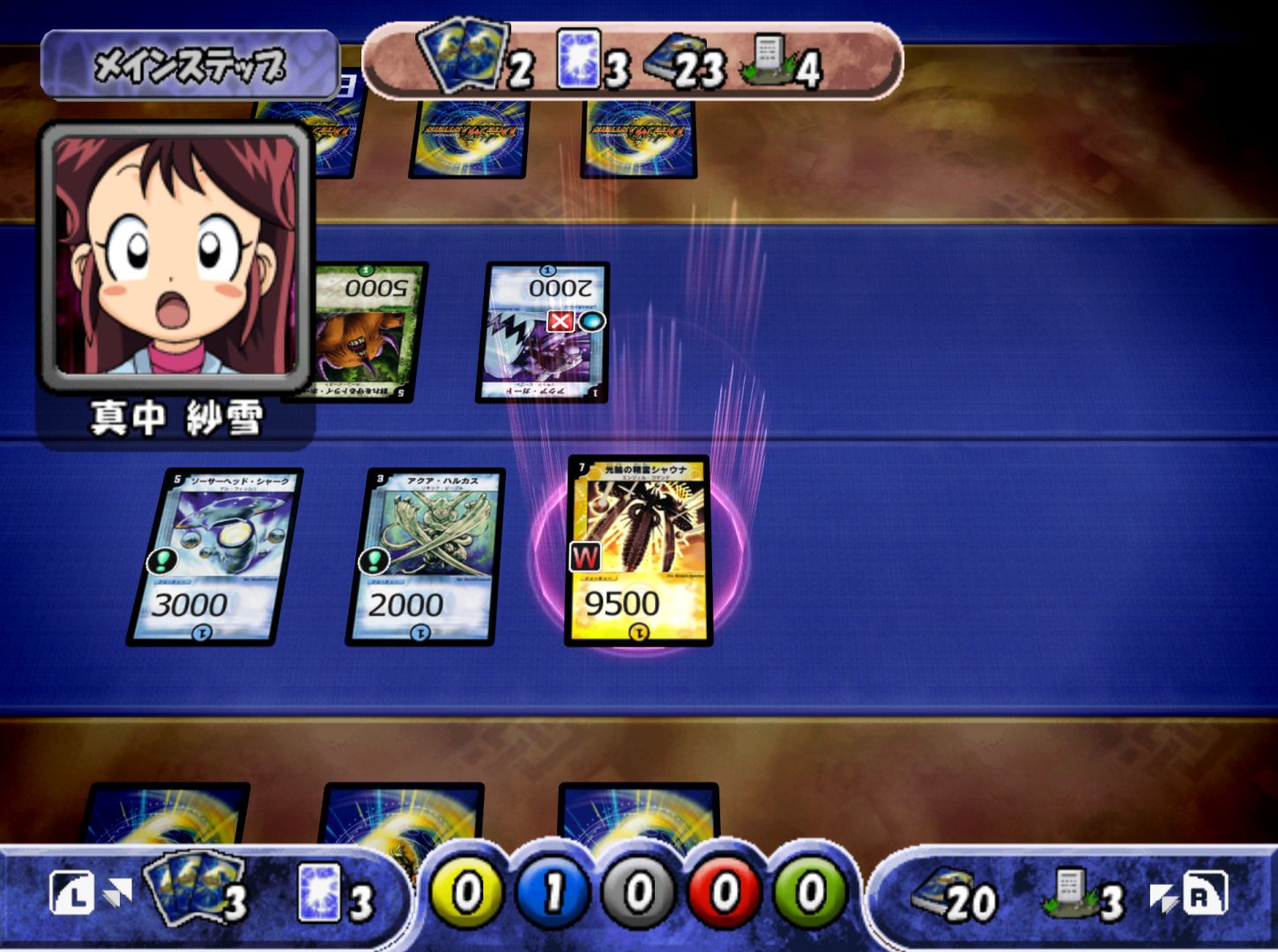
Task: Select the yellow 9500 power angel card
Action: click(x=638, y=551)
